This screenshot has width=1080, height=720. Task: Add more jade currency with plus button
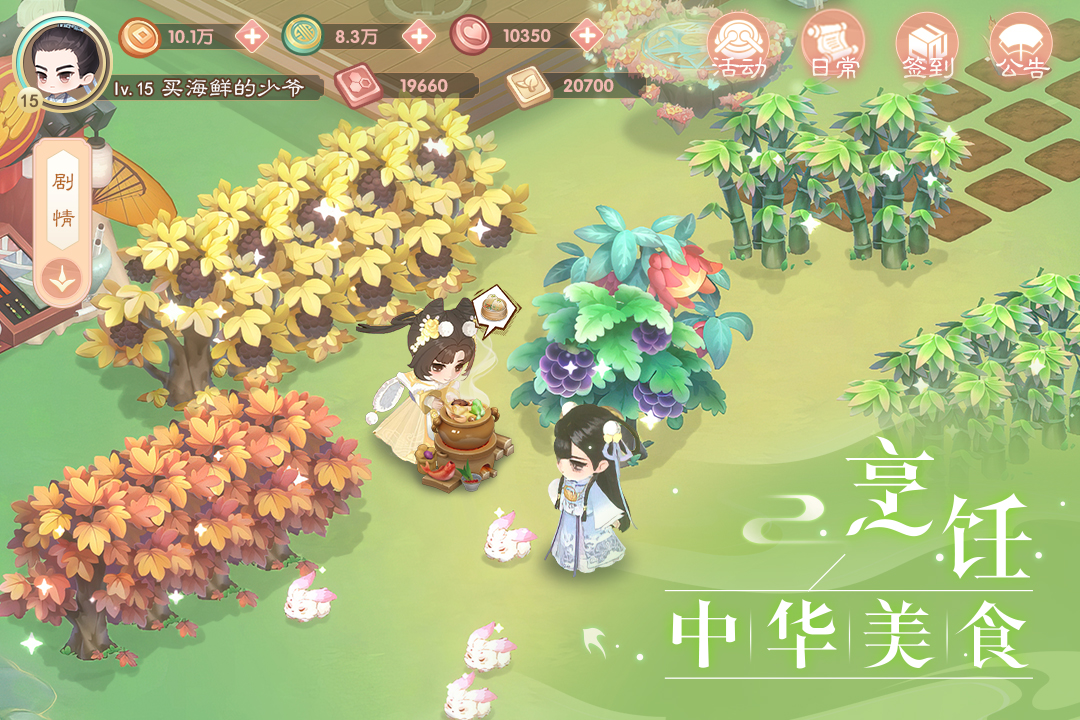pyautogui.click(x=419, y=37)
